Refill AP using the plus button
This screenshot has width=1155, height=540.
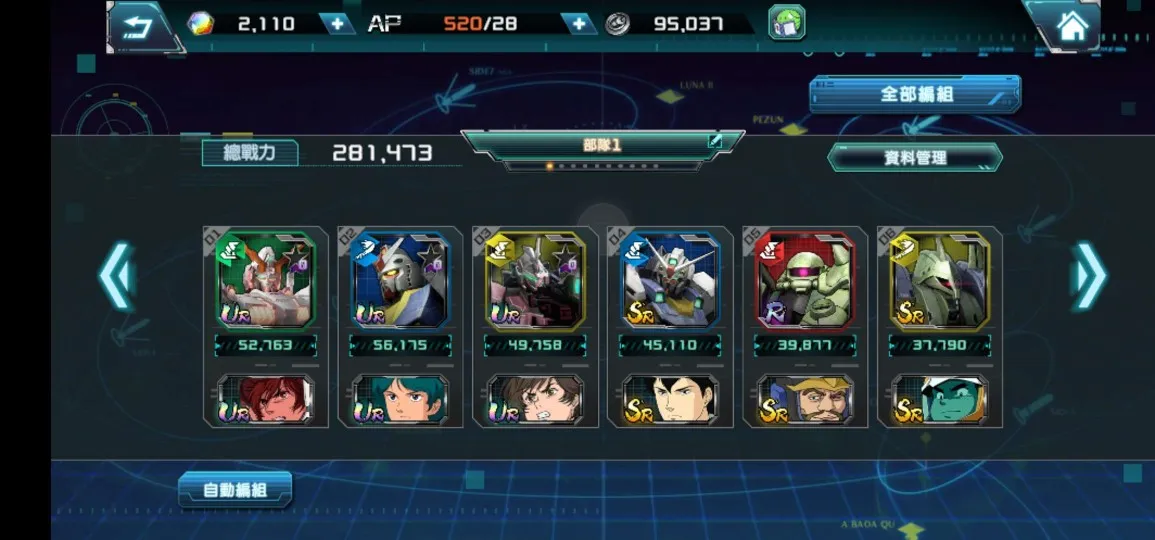point(578,23)
